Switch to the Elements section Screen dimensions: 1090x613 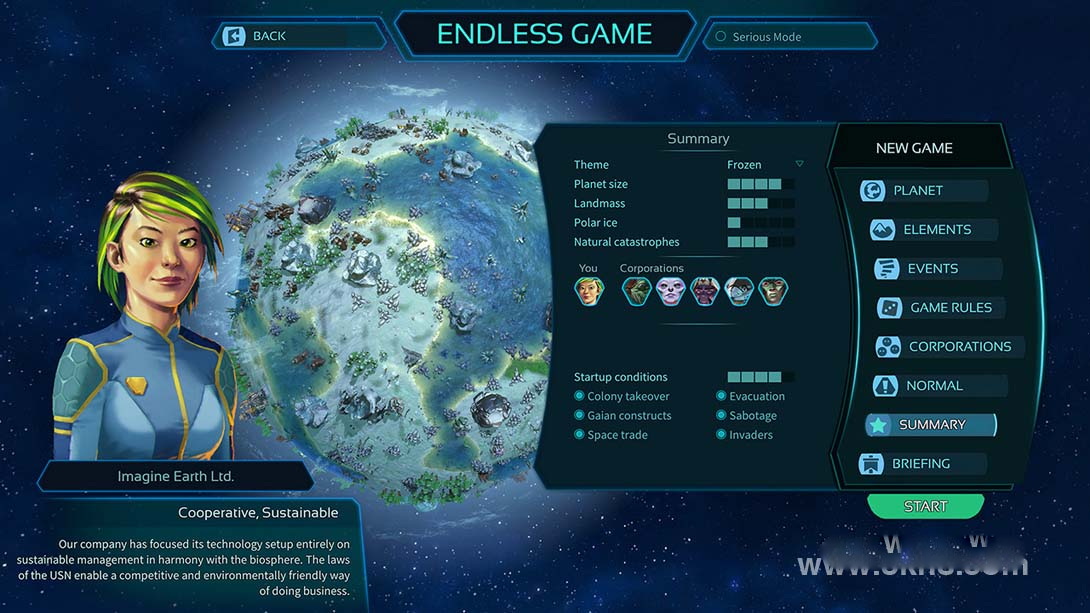point(936,230)
